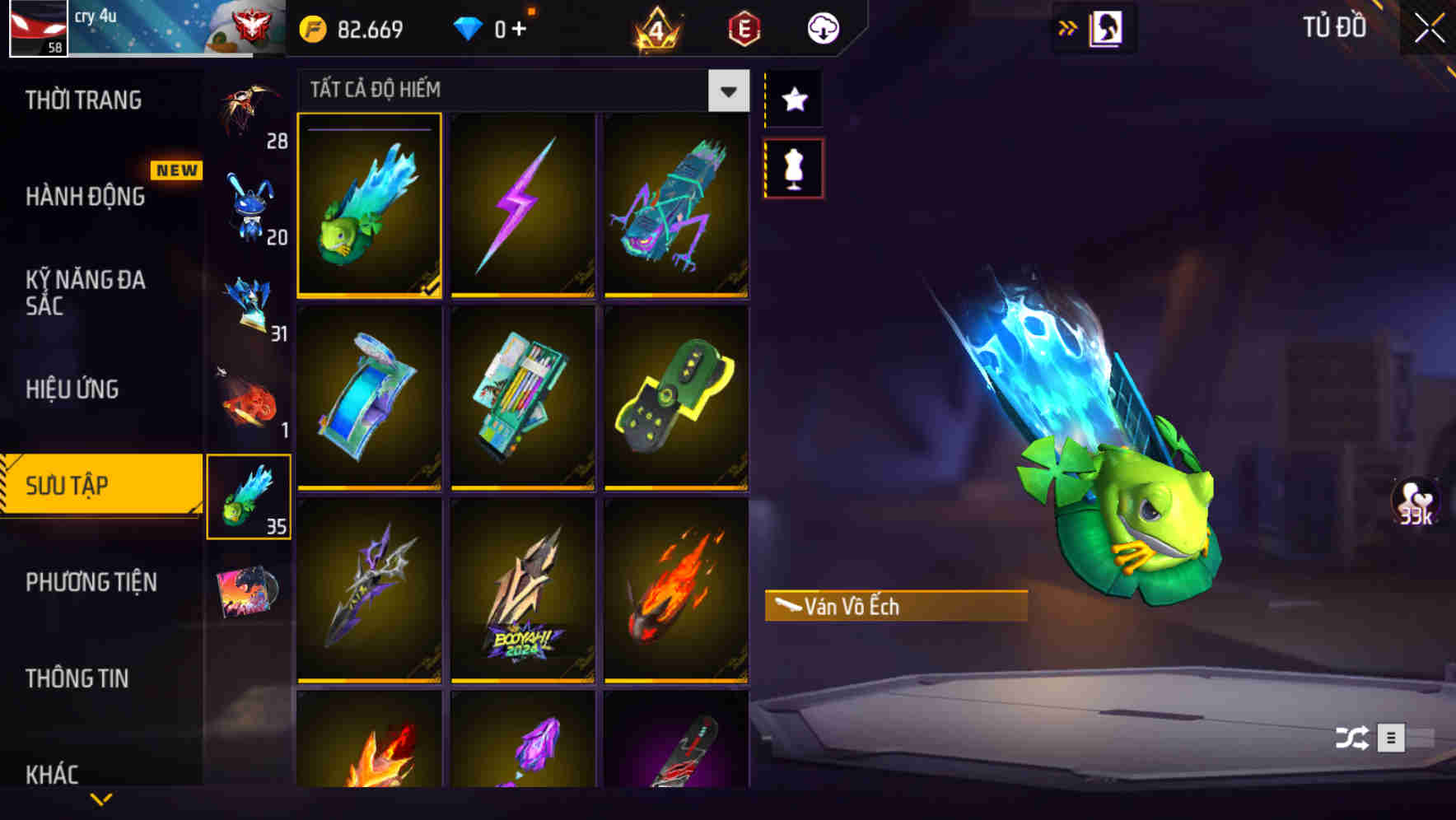The width and height of the screenshot is (1456, 820).
Task: Open the TẤT CẢ ĐỘ HIẾM rarity dropdown
Action: 519,90
